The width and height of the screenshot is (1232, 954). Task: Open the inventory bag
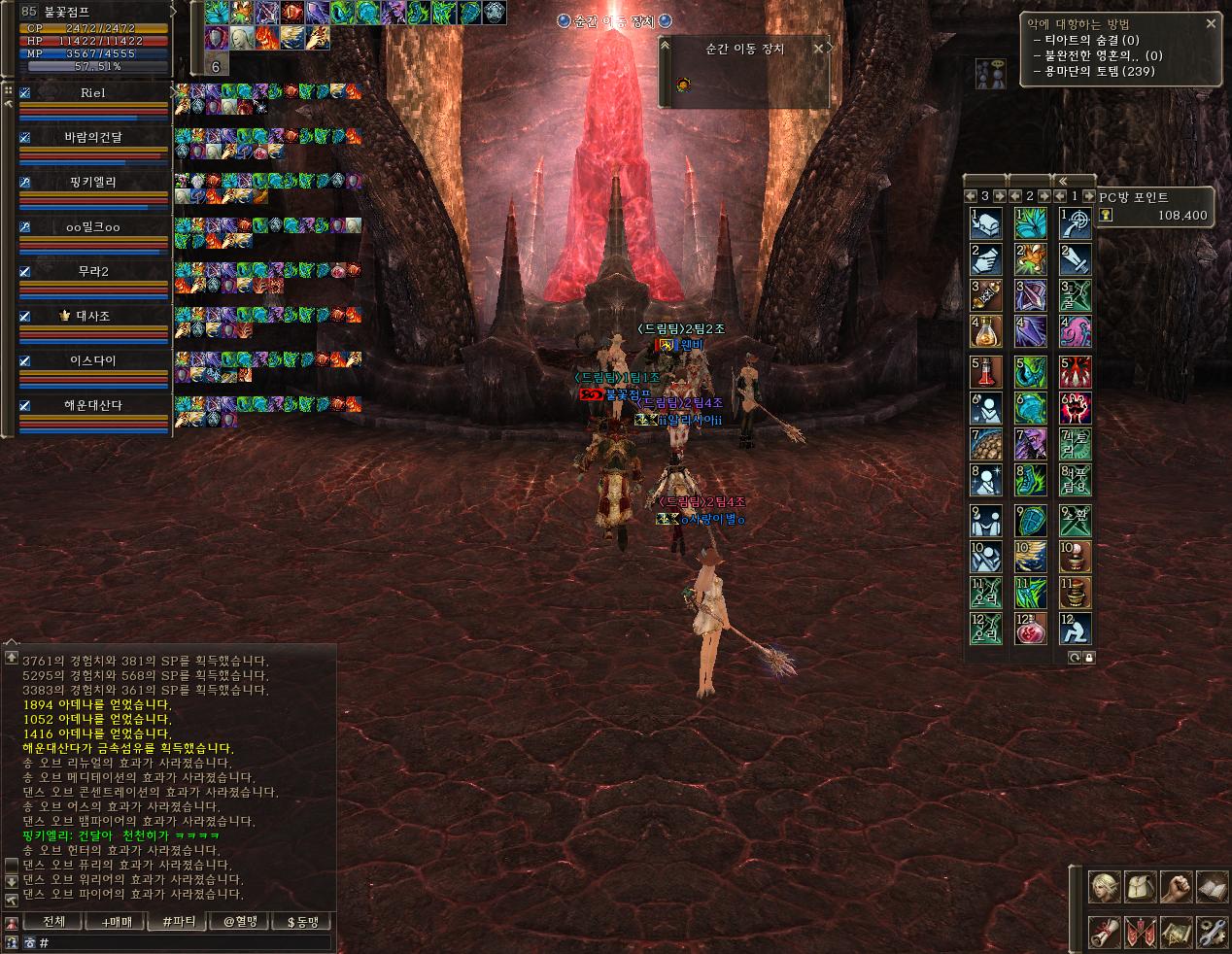[1141, 887]
